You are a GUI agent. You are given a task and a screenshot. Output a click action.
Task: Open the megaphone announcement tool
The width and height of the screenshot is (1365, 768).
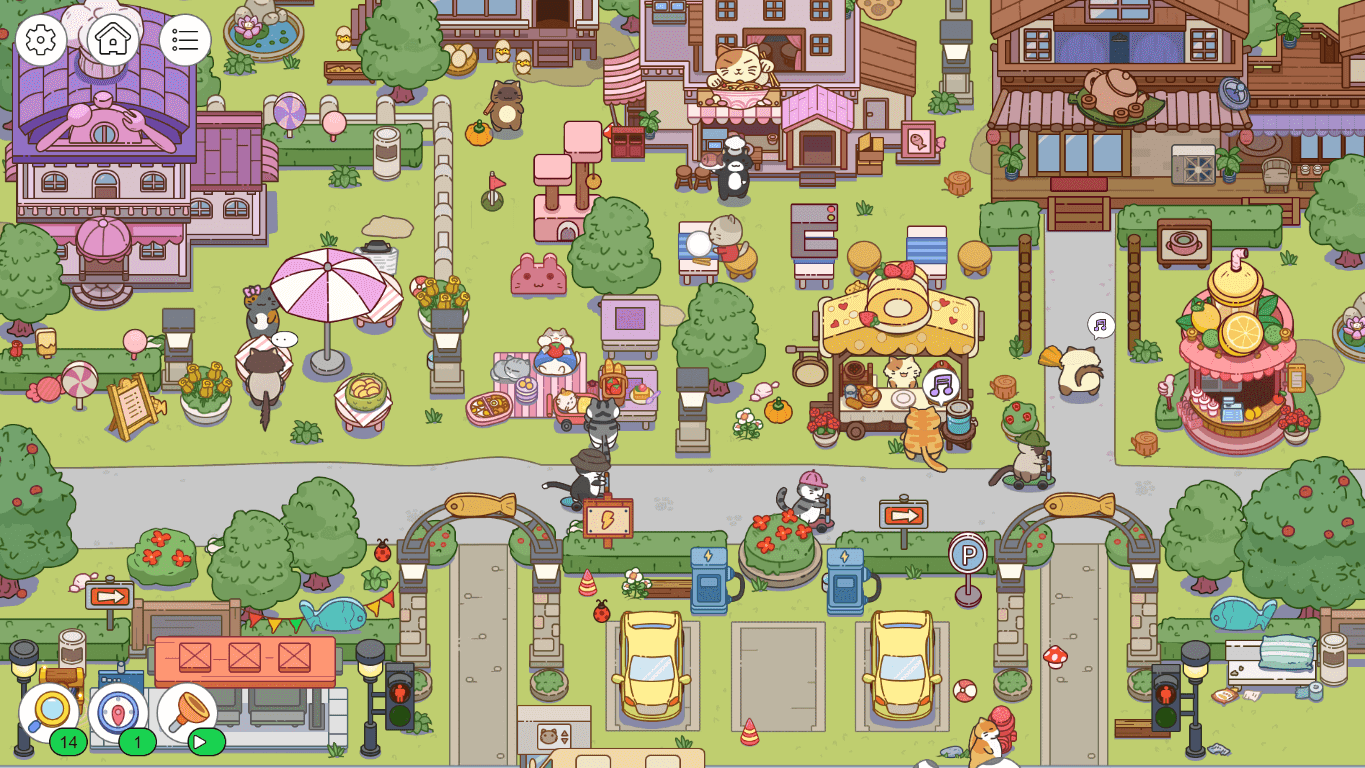pos(190,712)
